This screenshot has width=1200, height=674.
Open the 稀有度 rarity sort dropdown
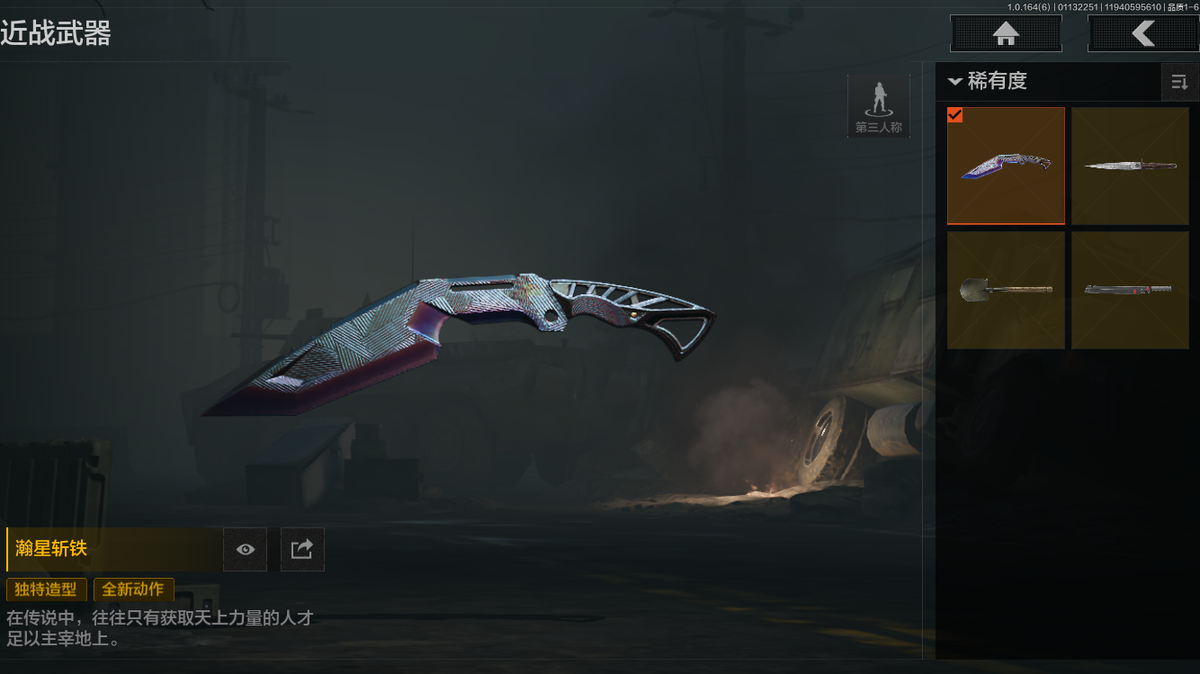coord(990,81)
